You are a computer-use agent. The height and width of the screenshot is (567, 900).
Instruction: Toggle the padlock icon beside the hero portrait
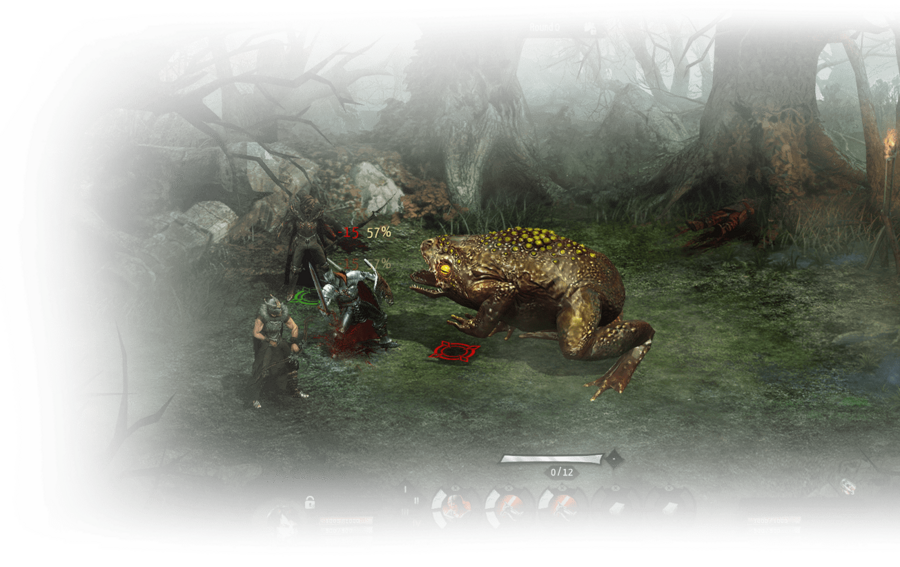tap(310, 502)
